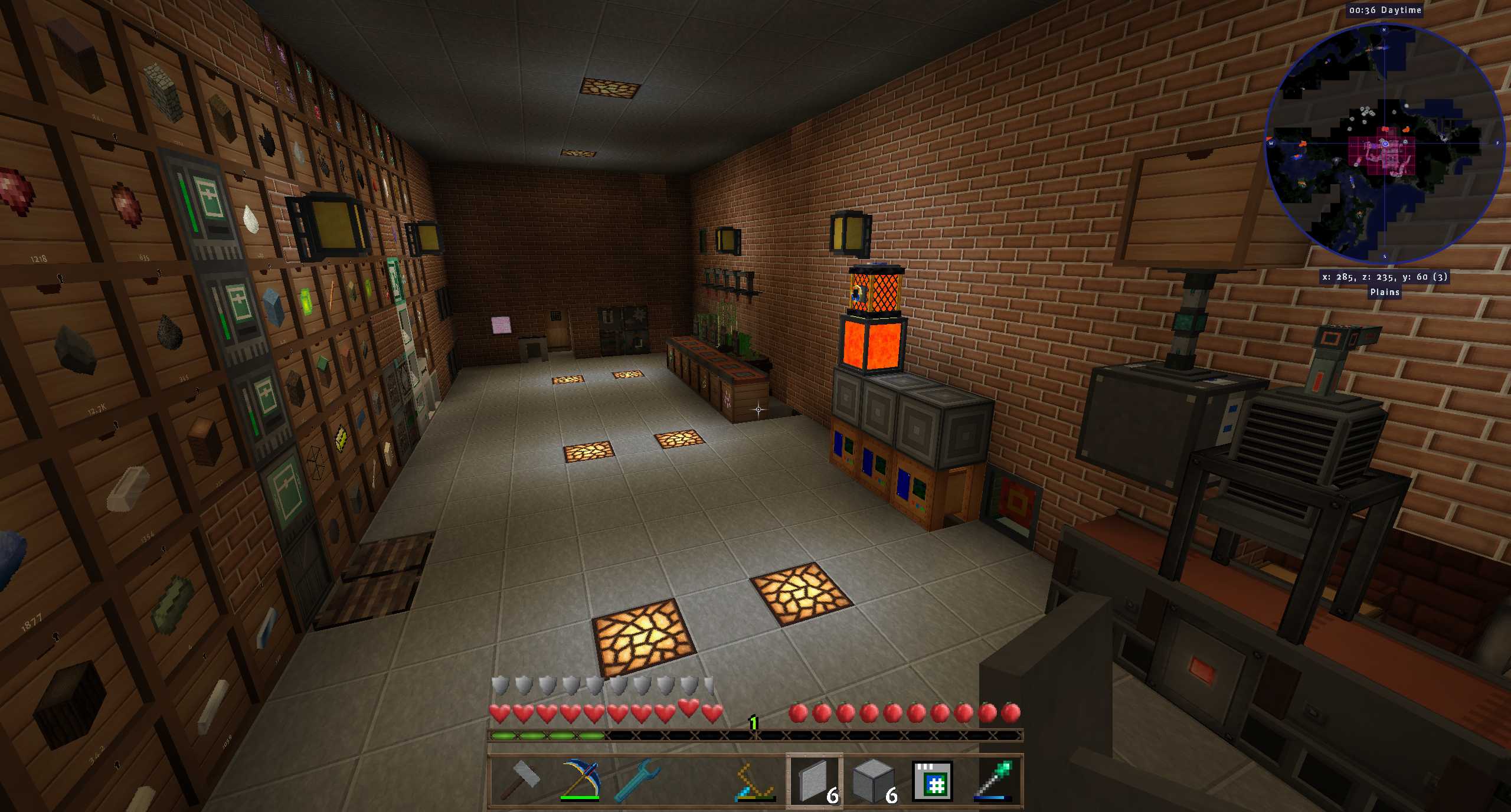The width and height of the screenshot is (1511, 812).
Task: Select the gray panel stack slot
Action: click(x=815, y=781)
